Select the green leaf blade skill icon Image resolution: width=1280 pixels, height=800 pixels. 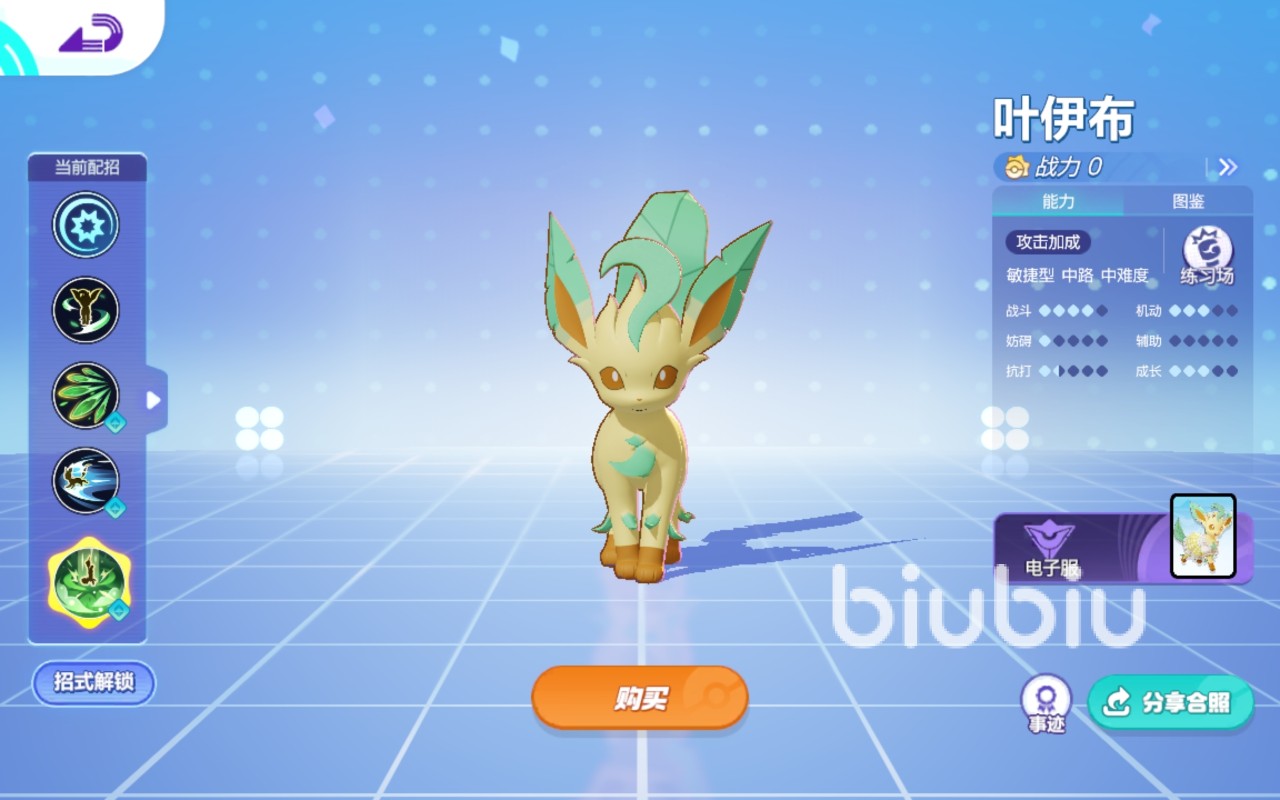[x=85, y=395]
